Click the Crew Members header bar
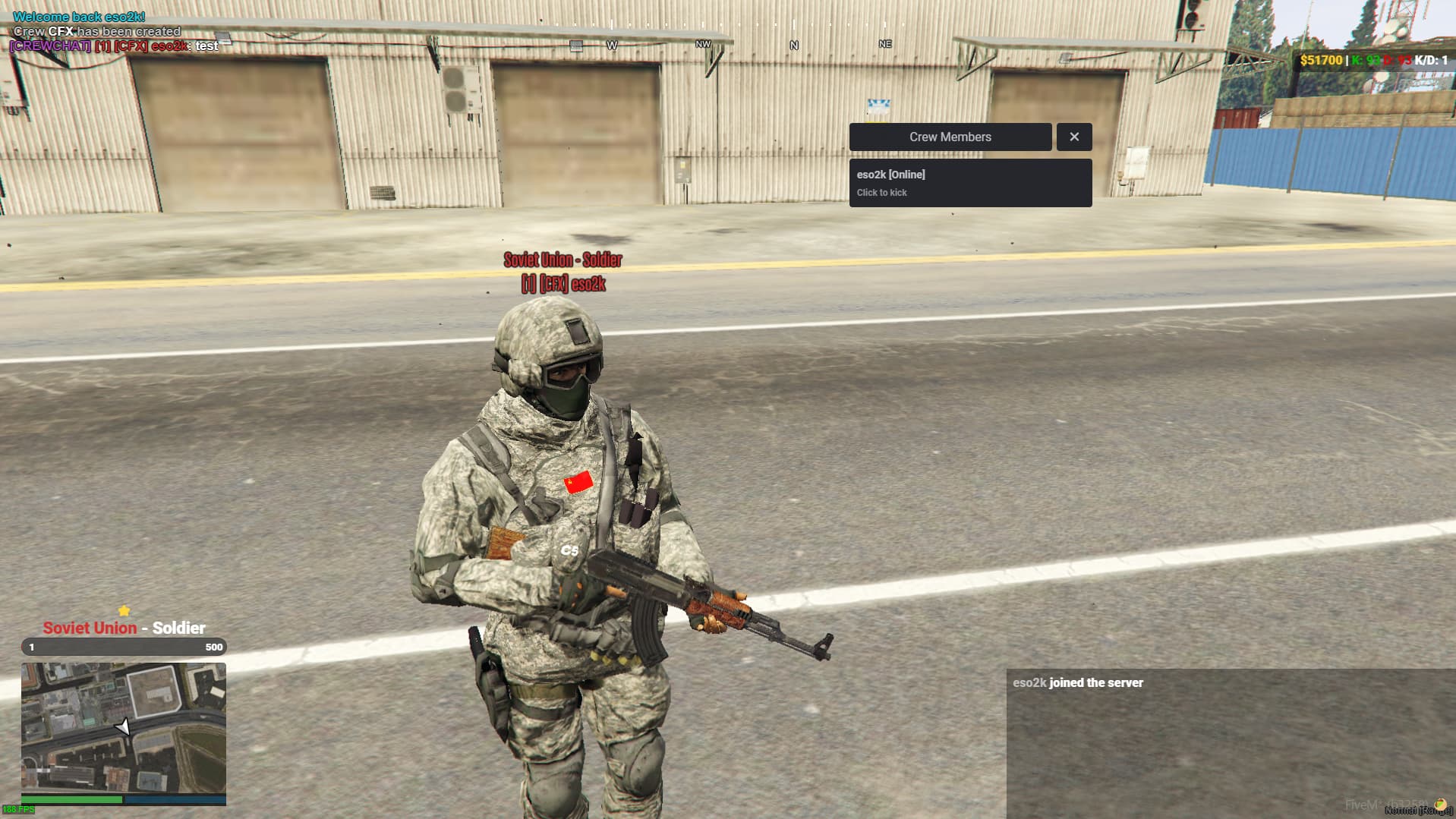1456x819 pixels. (950, 137)
